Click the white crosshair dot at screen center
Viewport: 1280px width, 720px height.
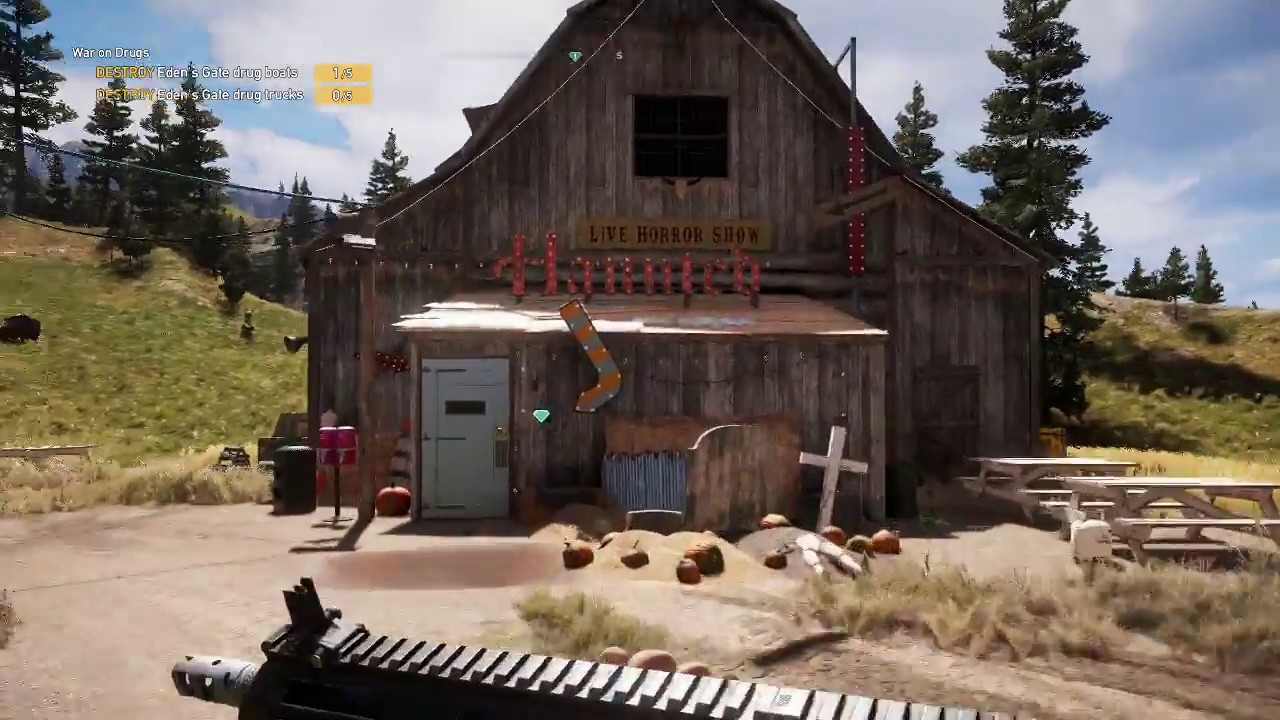coord(640,360)
